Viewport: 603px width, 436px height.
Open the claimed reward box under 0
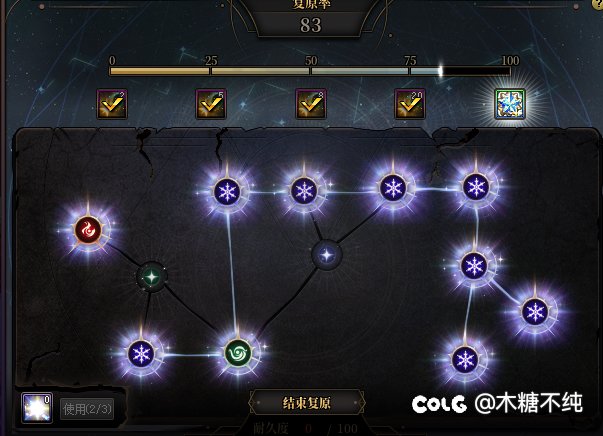(112, 104)
